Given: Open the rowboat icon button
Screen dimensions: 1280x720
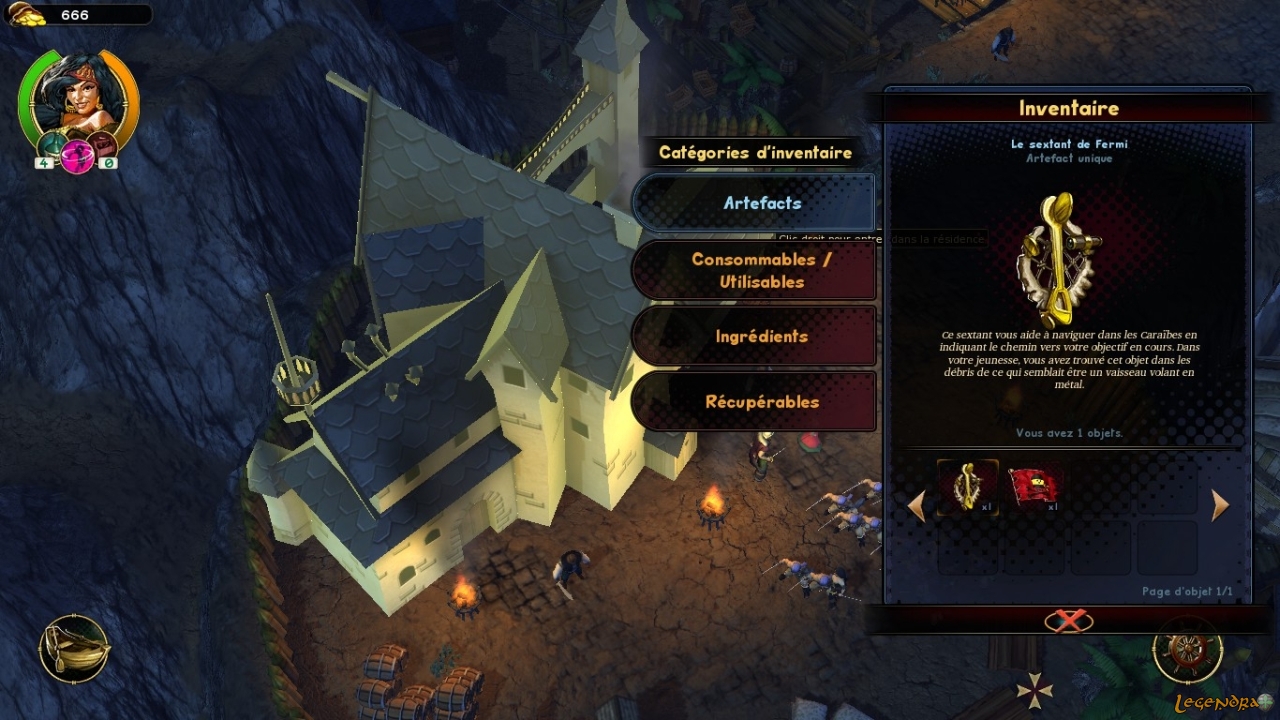Looking at the screenshot, I should point(74,649).
